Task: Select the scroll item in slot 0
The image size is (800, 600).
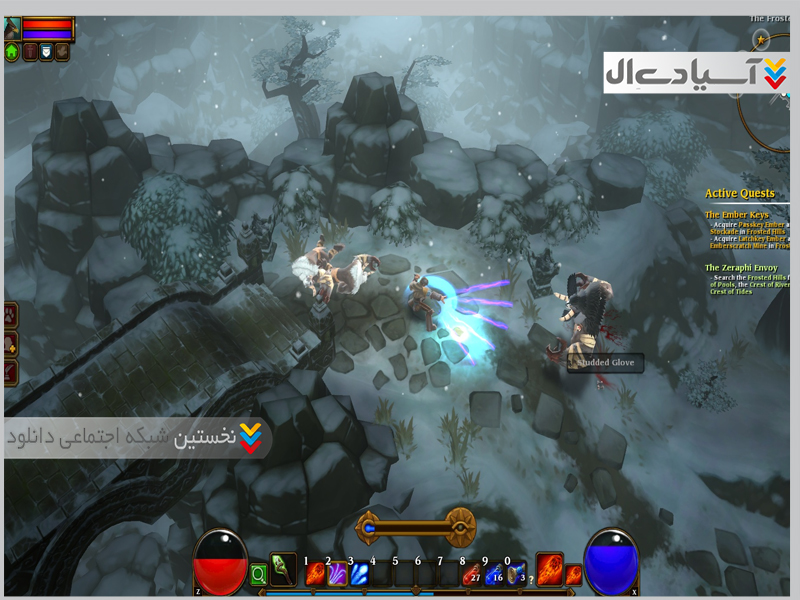Action: [515, 574]
